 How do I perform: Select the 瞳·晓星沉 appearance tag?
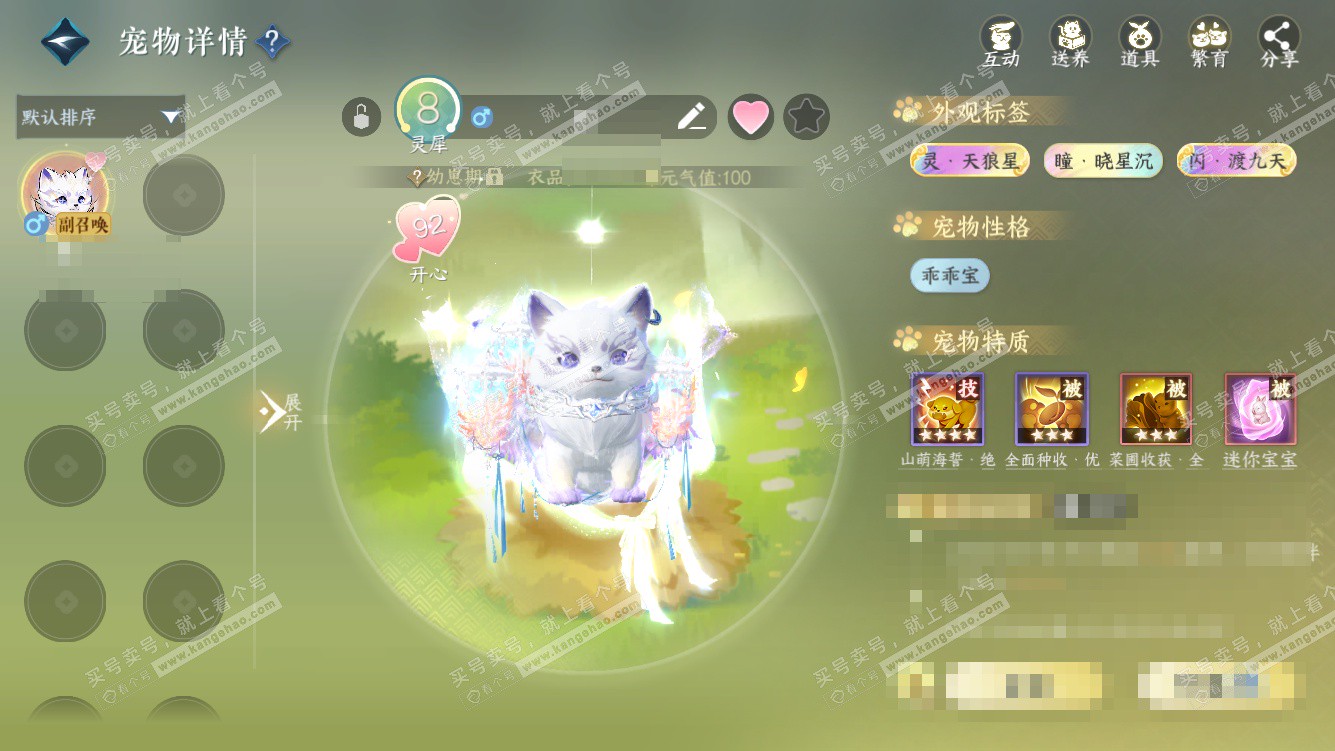coord(1103,160)
